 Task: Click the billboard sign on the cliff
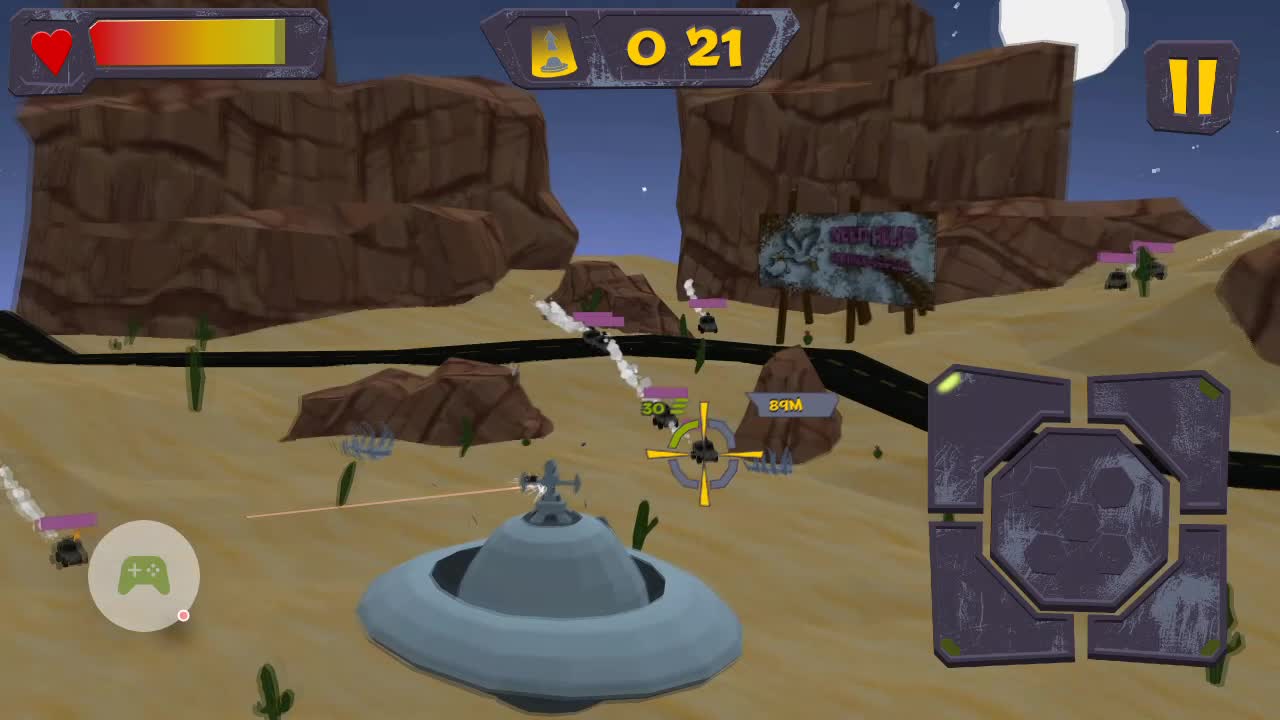tap(848, 253)
